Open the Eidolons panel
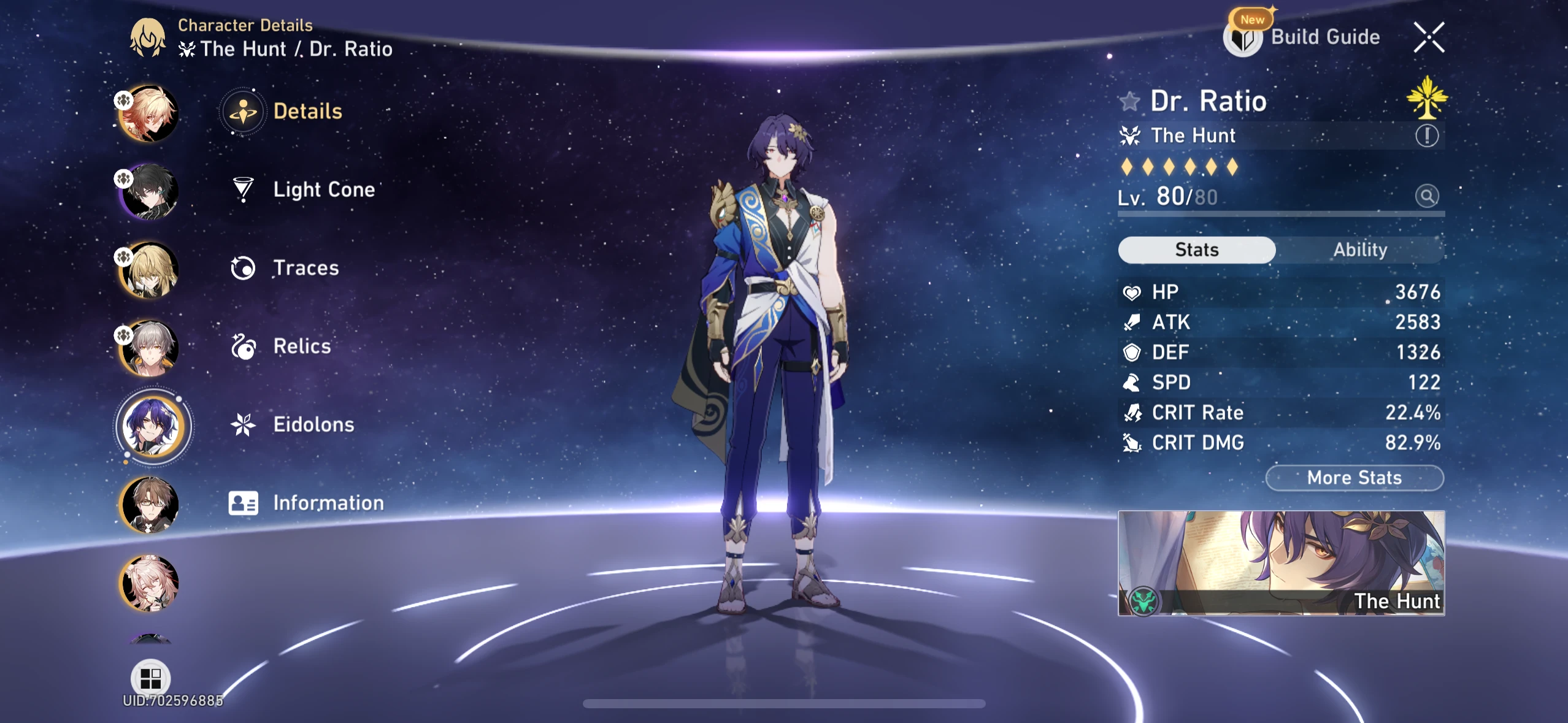 coord(314,424)
